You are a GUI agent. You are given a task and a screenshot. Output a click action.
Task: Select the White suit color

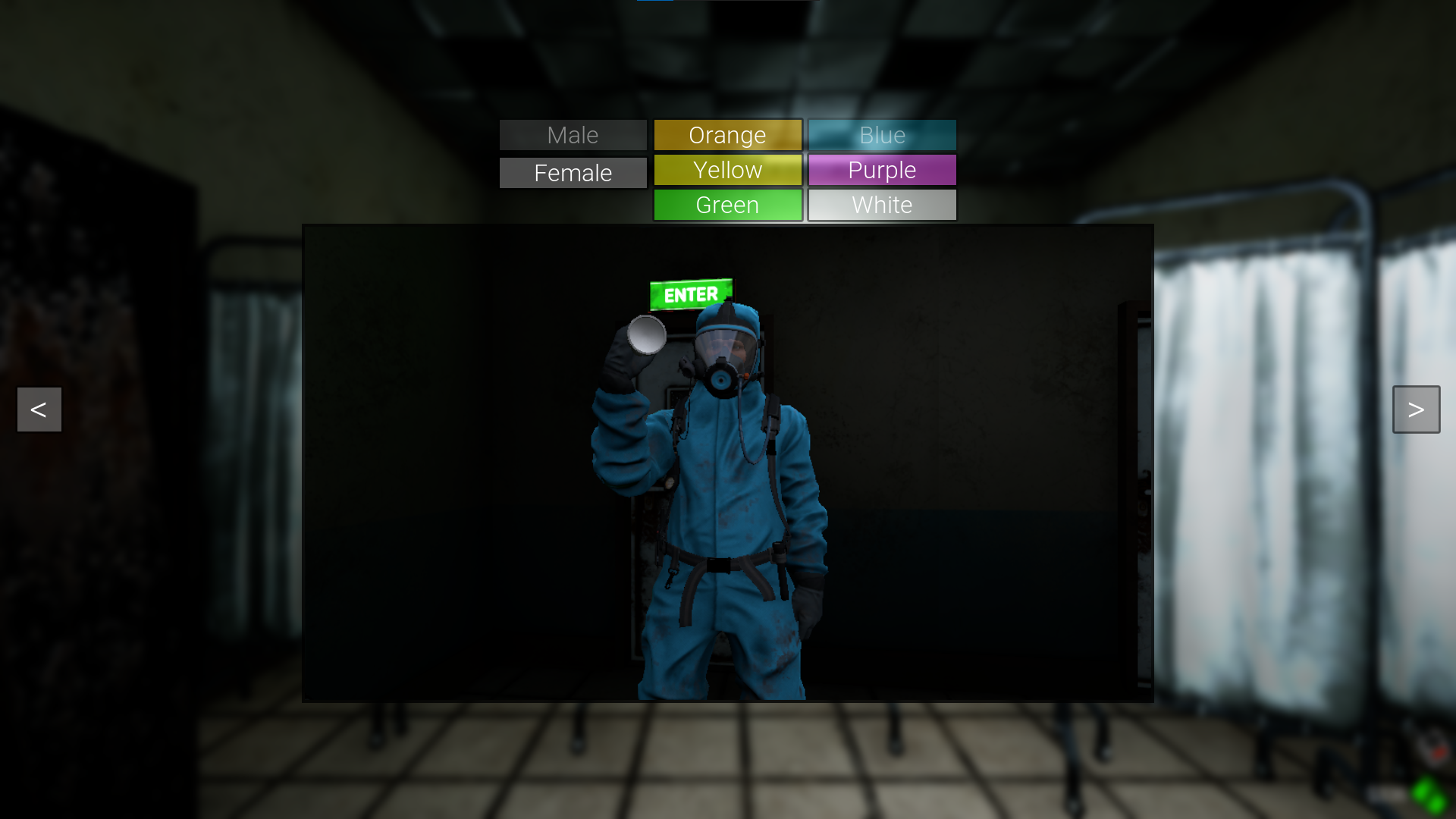click(x=882, y=205)
